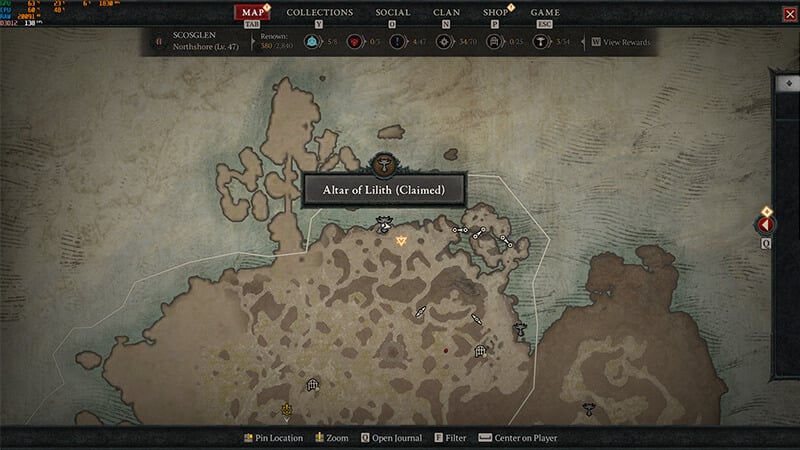Click the areas discovered progress icon

click(x=443, y=42)
